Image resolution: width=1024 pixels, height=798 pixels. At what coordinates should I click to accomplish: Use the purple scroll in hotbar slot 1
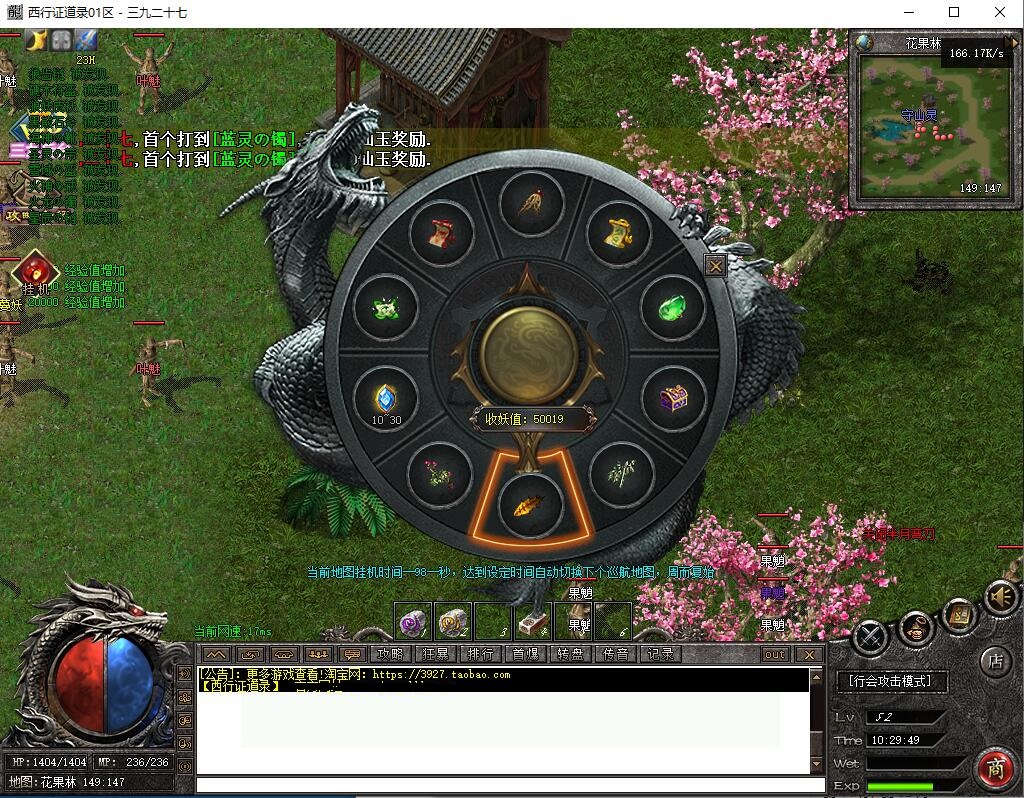412,622
